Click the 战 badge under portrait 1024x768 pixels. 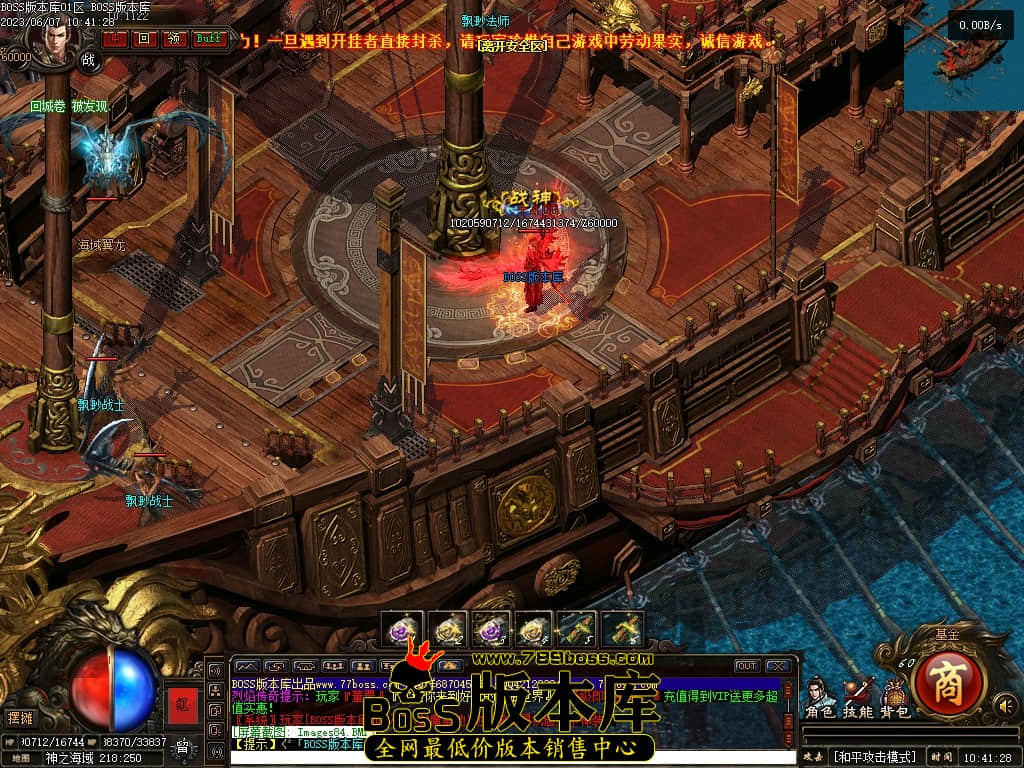tap(88, 59)
